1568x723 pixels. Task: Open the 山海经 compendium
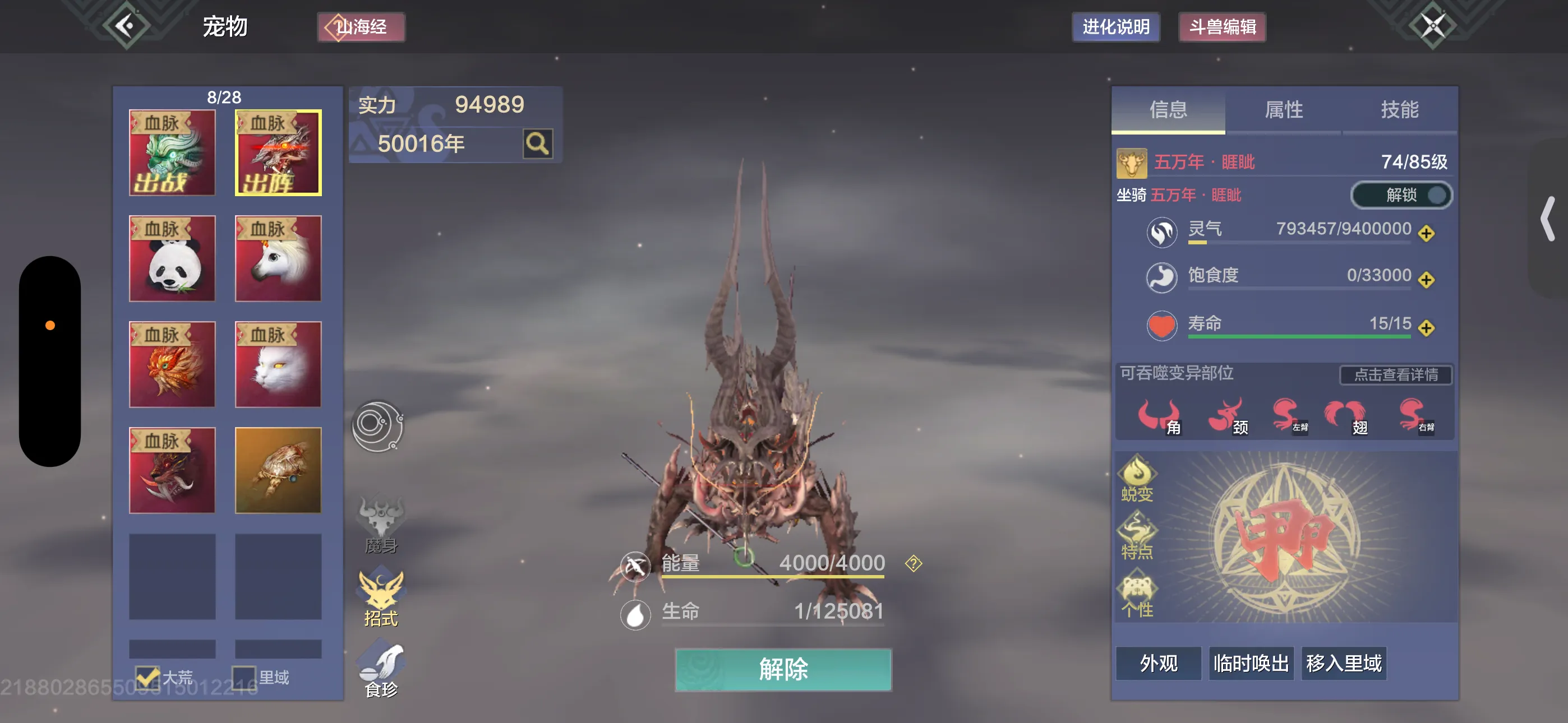pyautogui.click(x=361, y=27)
